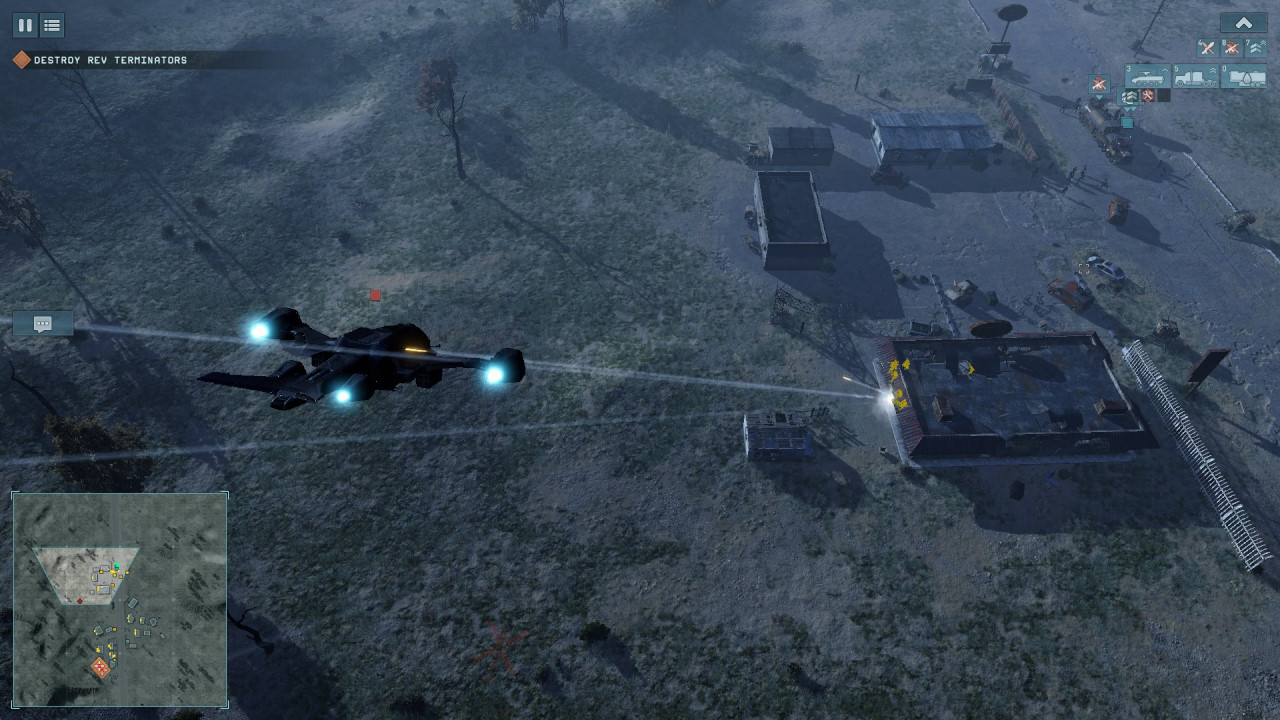The width and height of the screenshot is (1280, 720).
Task: Select the Destroy Rev Terminators objective
Action: [110, 60]
